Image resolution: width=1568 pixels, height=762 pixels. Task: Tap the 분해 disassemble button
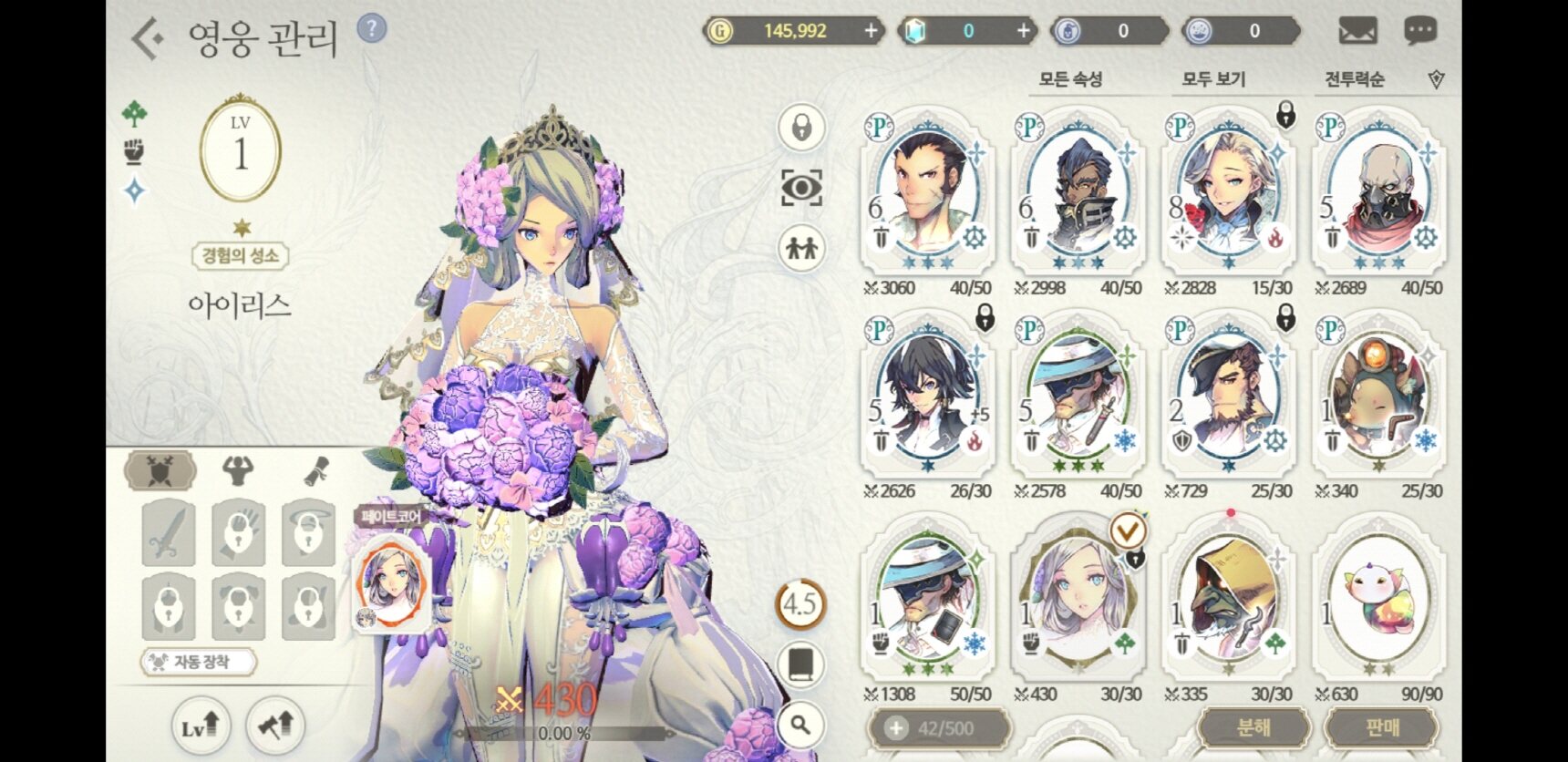[1253, 727]
